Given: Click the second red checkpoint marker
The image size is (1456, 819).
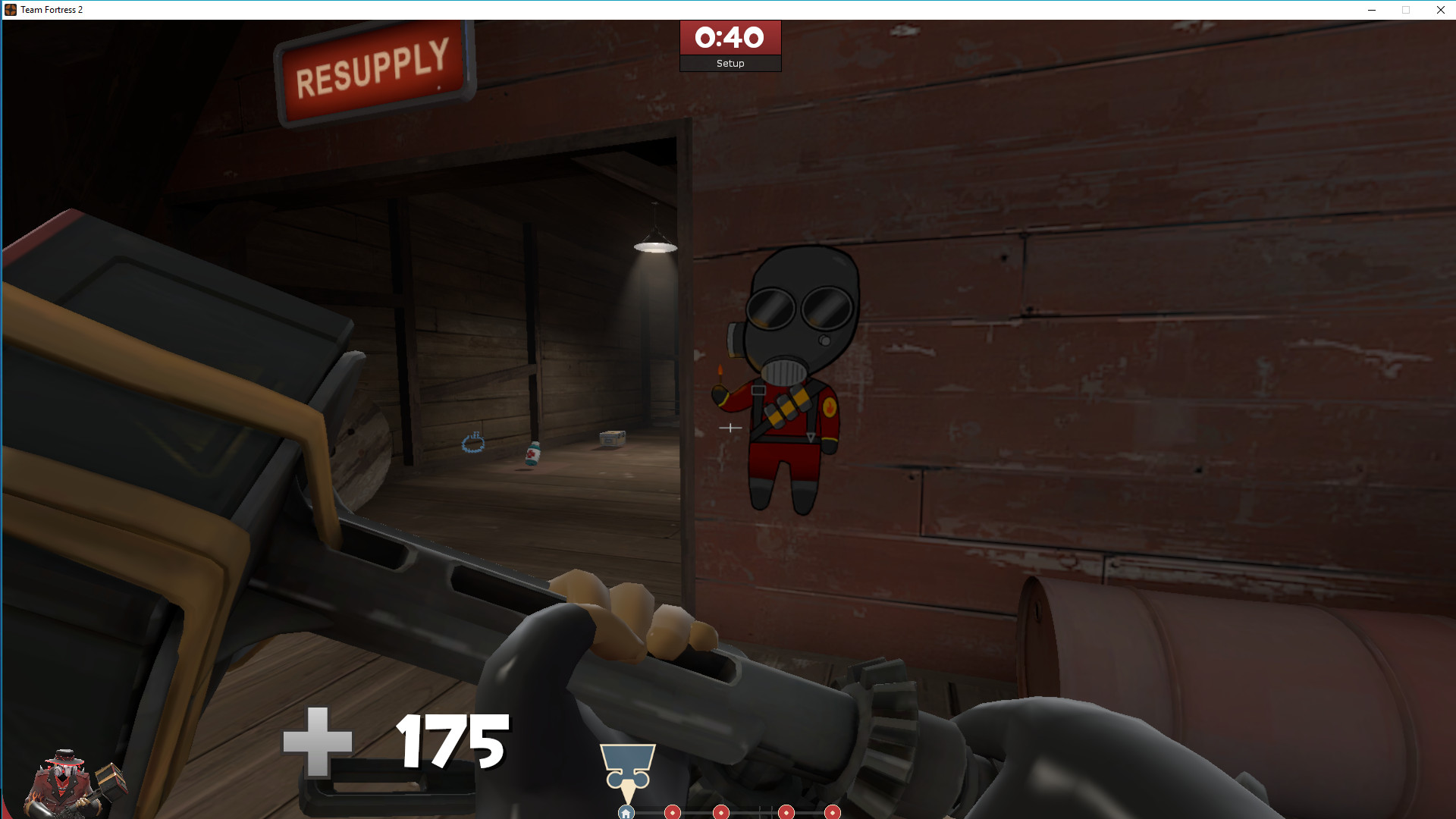Looking at the screenshot, I should point(720,812).
